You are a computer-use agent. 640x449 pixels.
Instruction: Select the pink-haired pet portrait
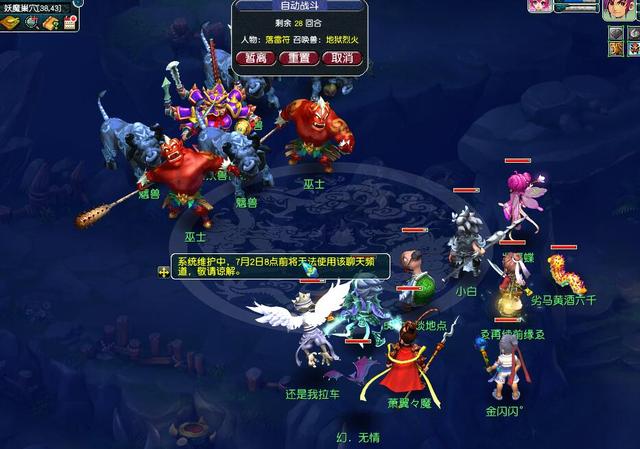coord(540,6)
